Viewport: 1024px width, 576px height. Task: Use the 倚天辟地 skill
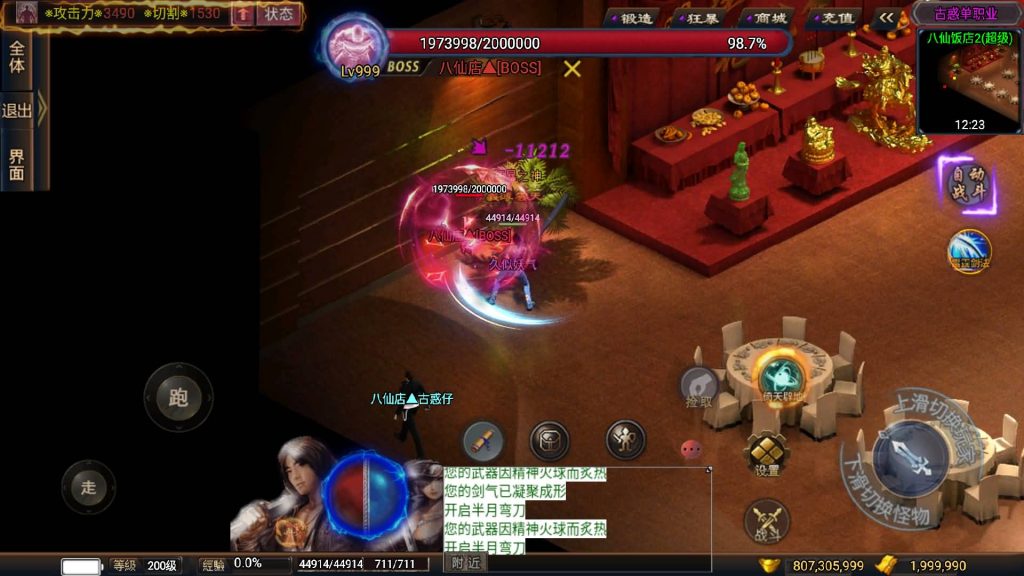[783, 376]
